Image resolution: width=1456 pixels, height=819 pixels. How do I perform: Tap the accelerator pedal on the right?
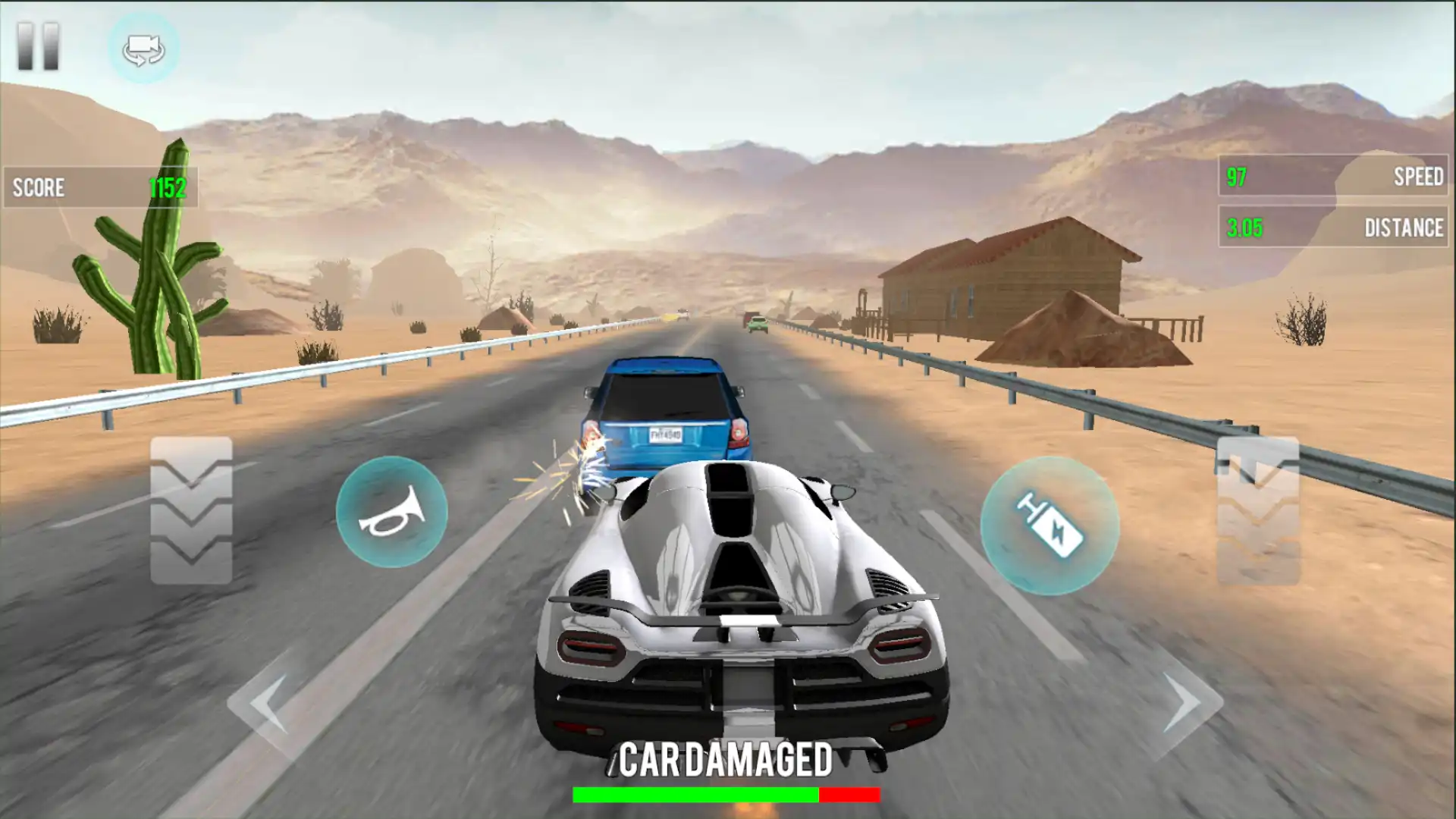[1257, 510]
